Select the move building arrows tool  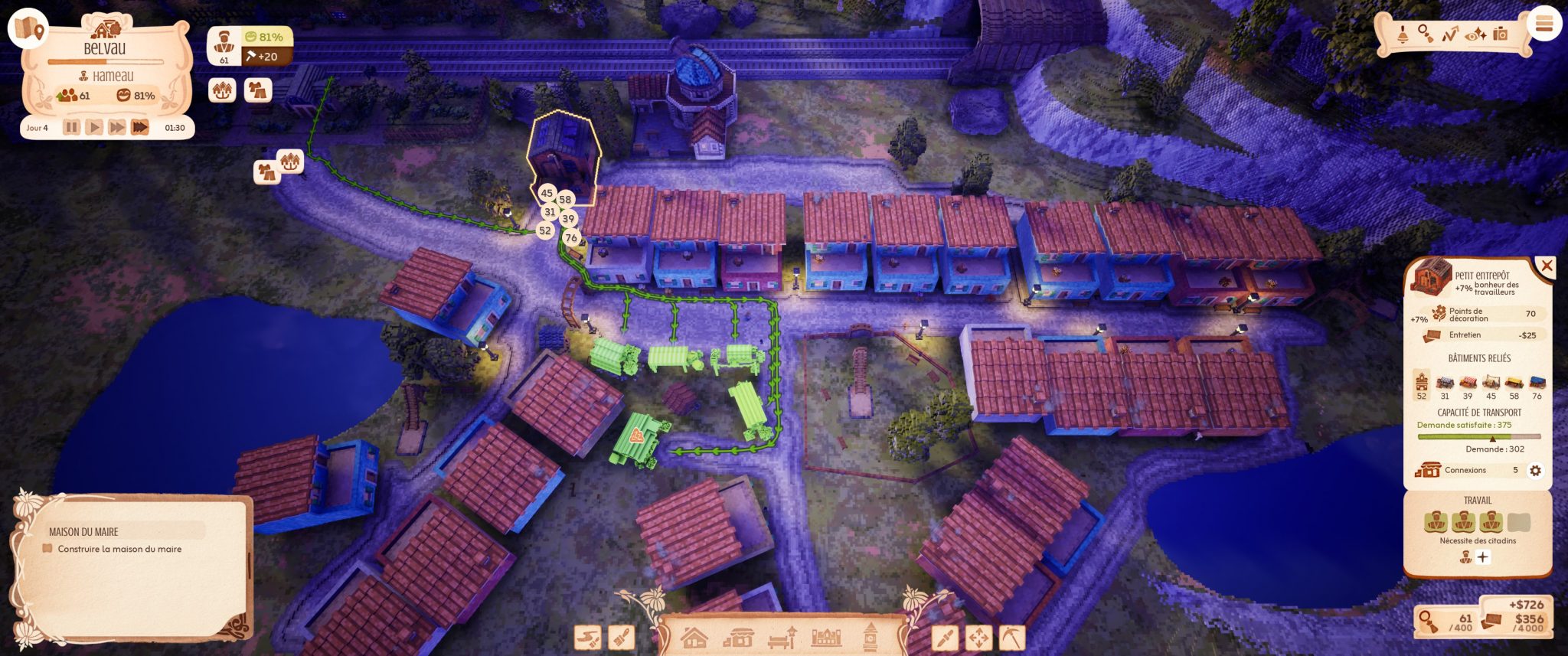[978, 638]
